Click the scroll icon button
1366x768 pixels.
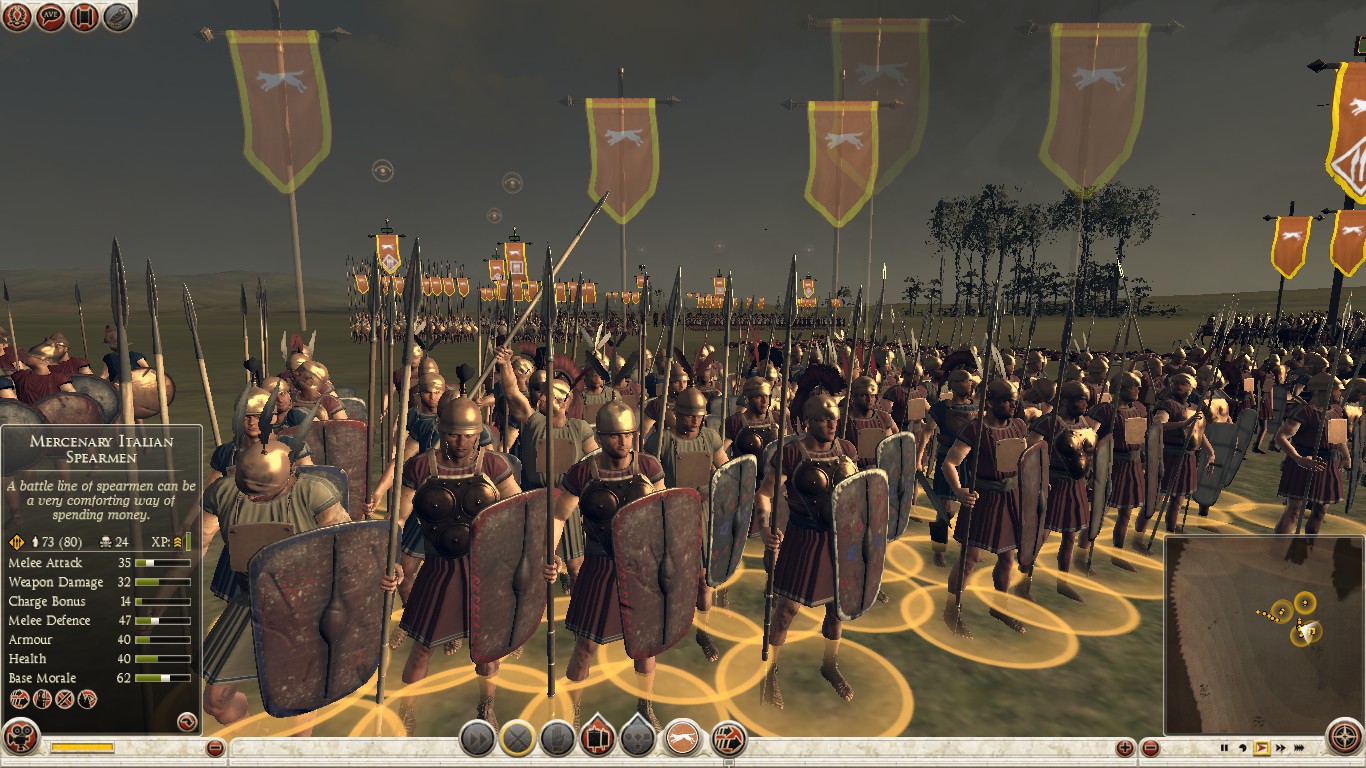[x=84, y=16]
